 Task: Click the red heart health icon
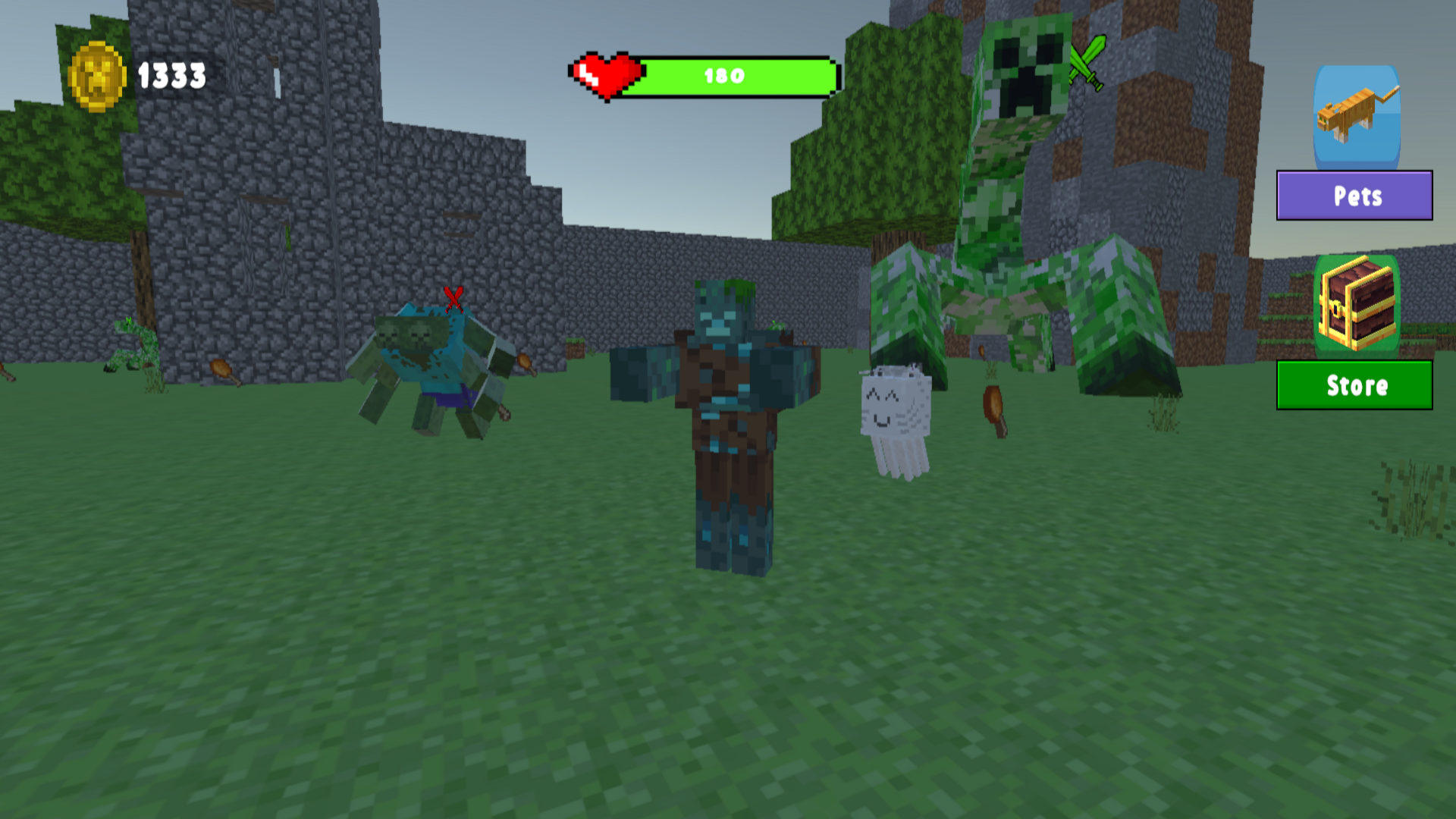pos(607,76)
